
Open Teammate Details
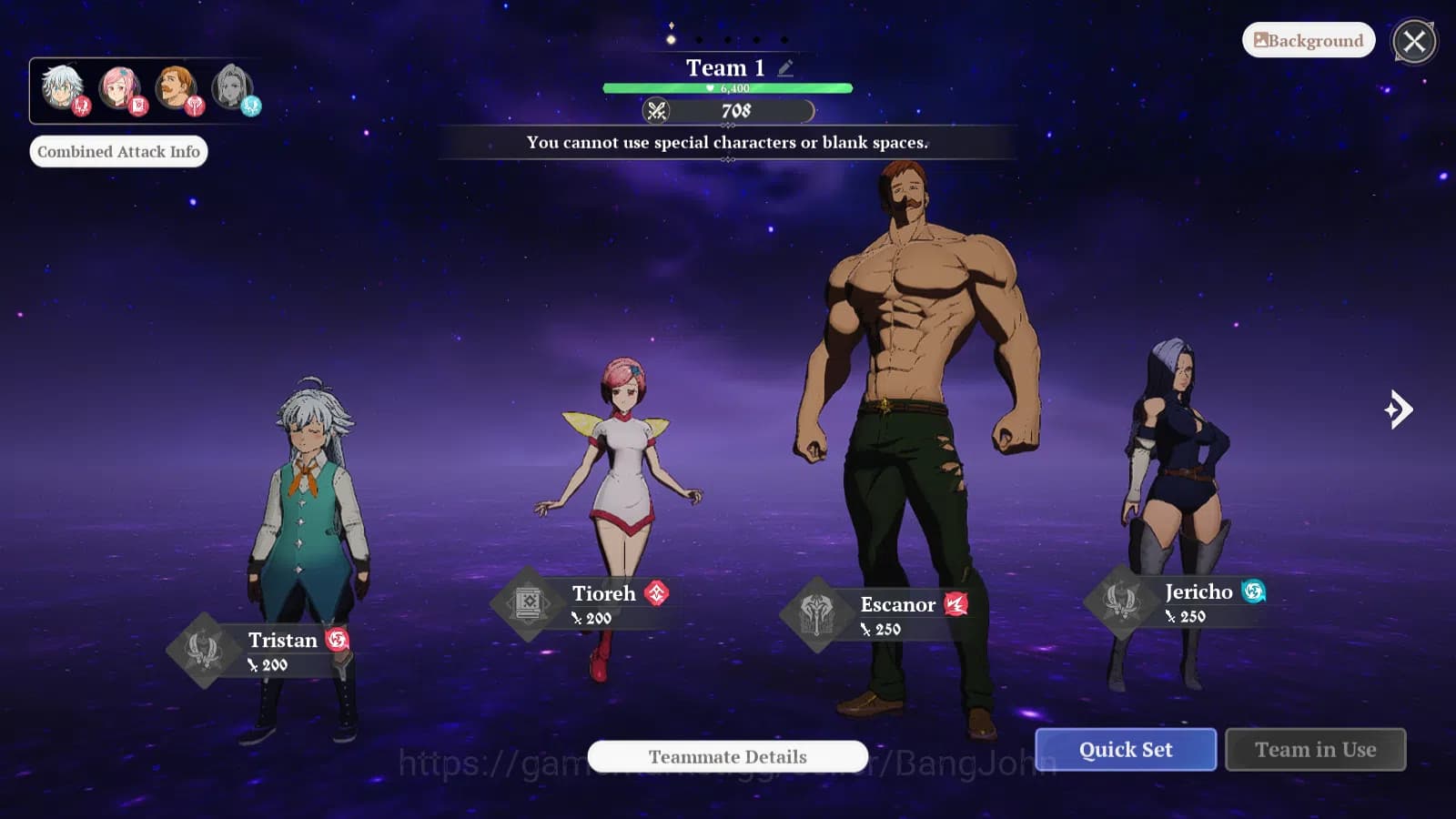pos(726,756)
